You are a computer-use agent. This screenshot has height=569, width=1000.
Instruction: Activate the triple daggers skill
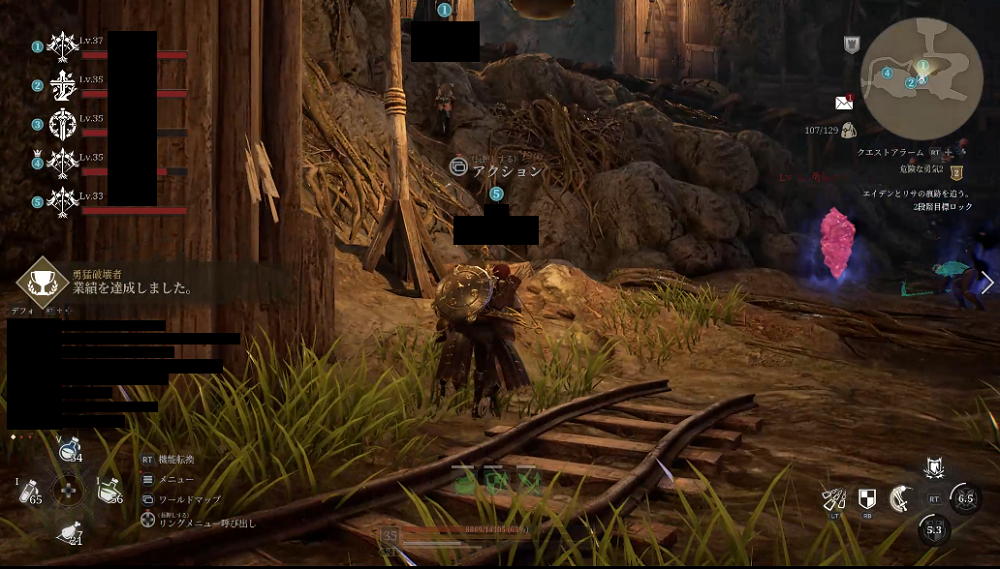tap(833, 498)
